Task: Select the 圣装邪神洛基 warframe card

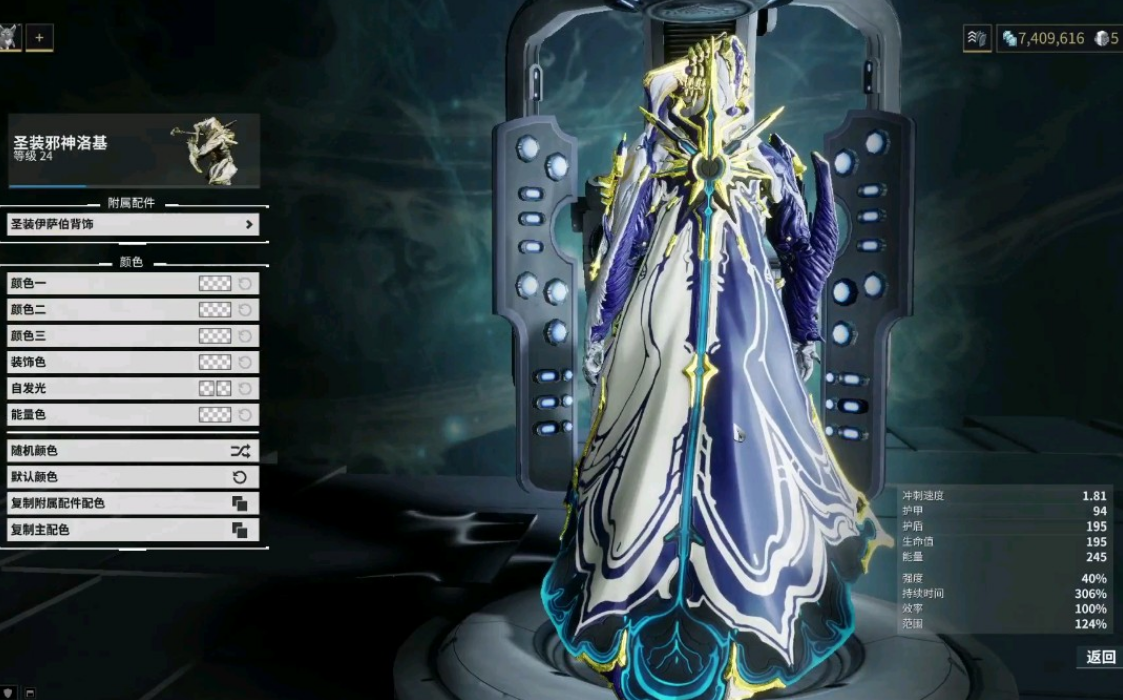Action: (133, 150)
